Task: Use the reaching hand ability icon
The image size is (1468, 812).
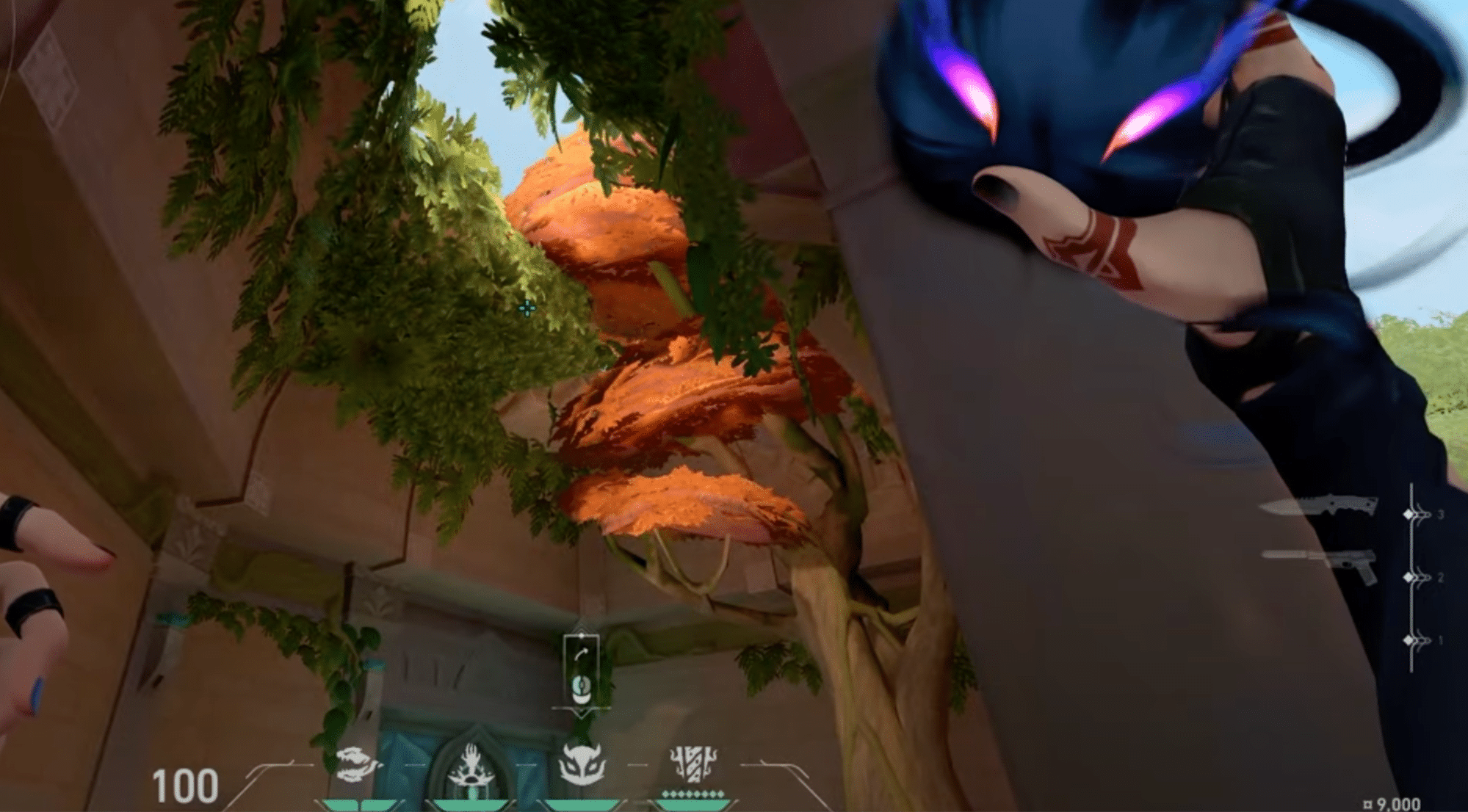Action: 471,766
